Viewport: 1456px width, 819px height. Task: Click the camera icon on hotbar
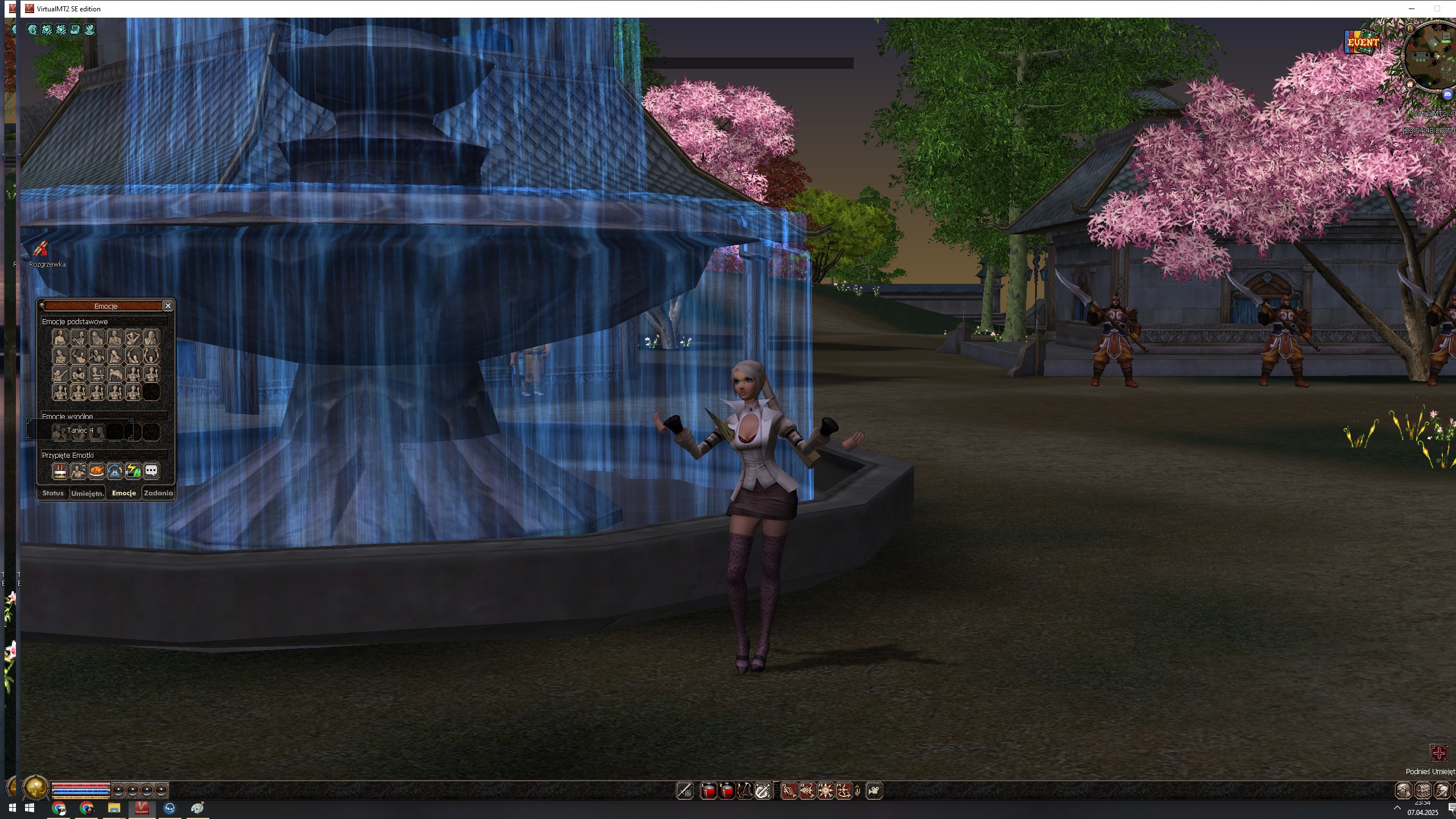(874, 791)
